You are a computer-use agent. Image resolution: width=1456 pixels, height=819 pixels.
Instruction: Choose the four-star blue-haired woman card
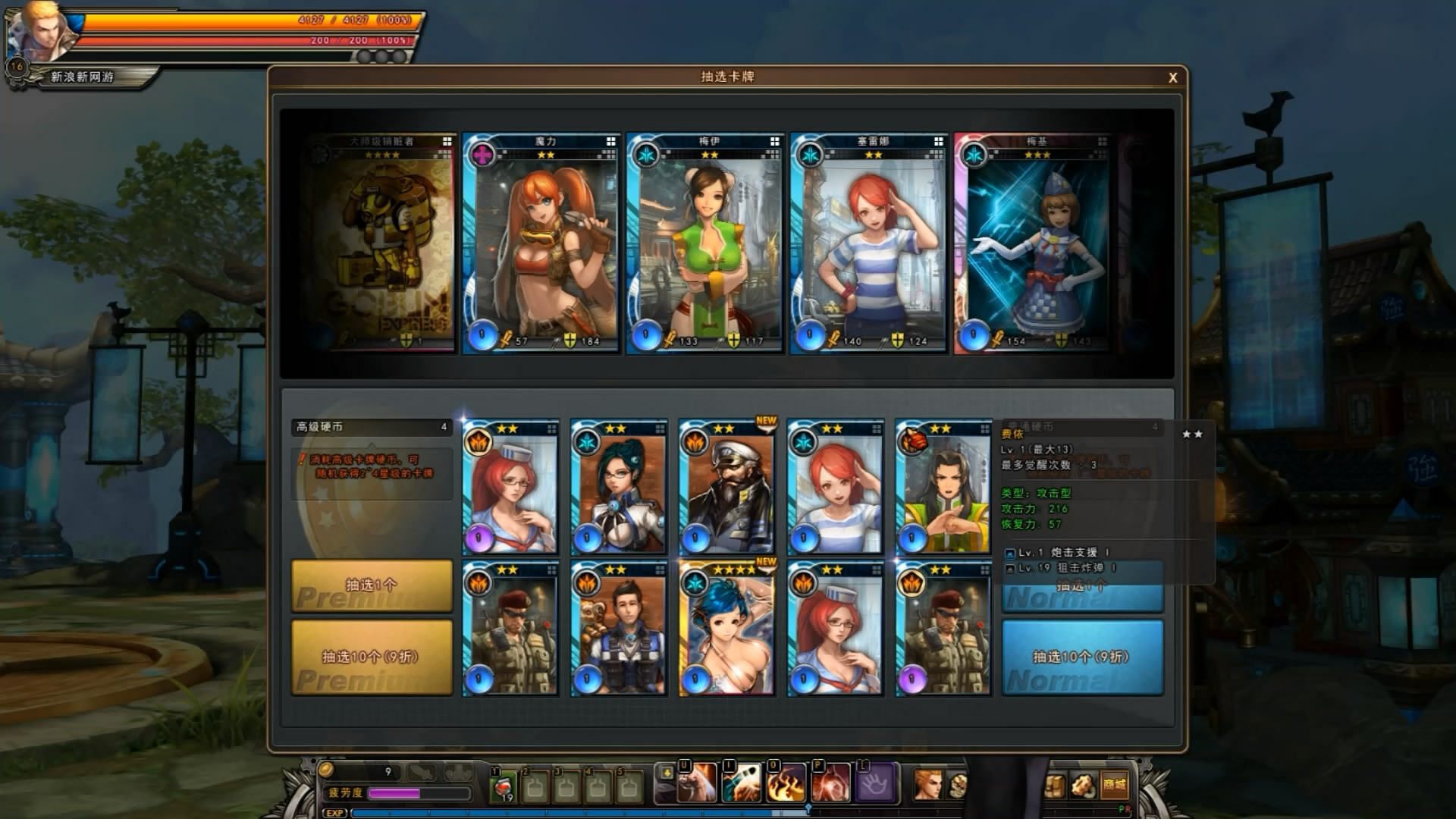pos(727,629)
